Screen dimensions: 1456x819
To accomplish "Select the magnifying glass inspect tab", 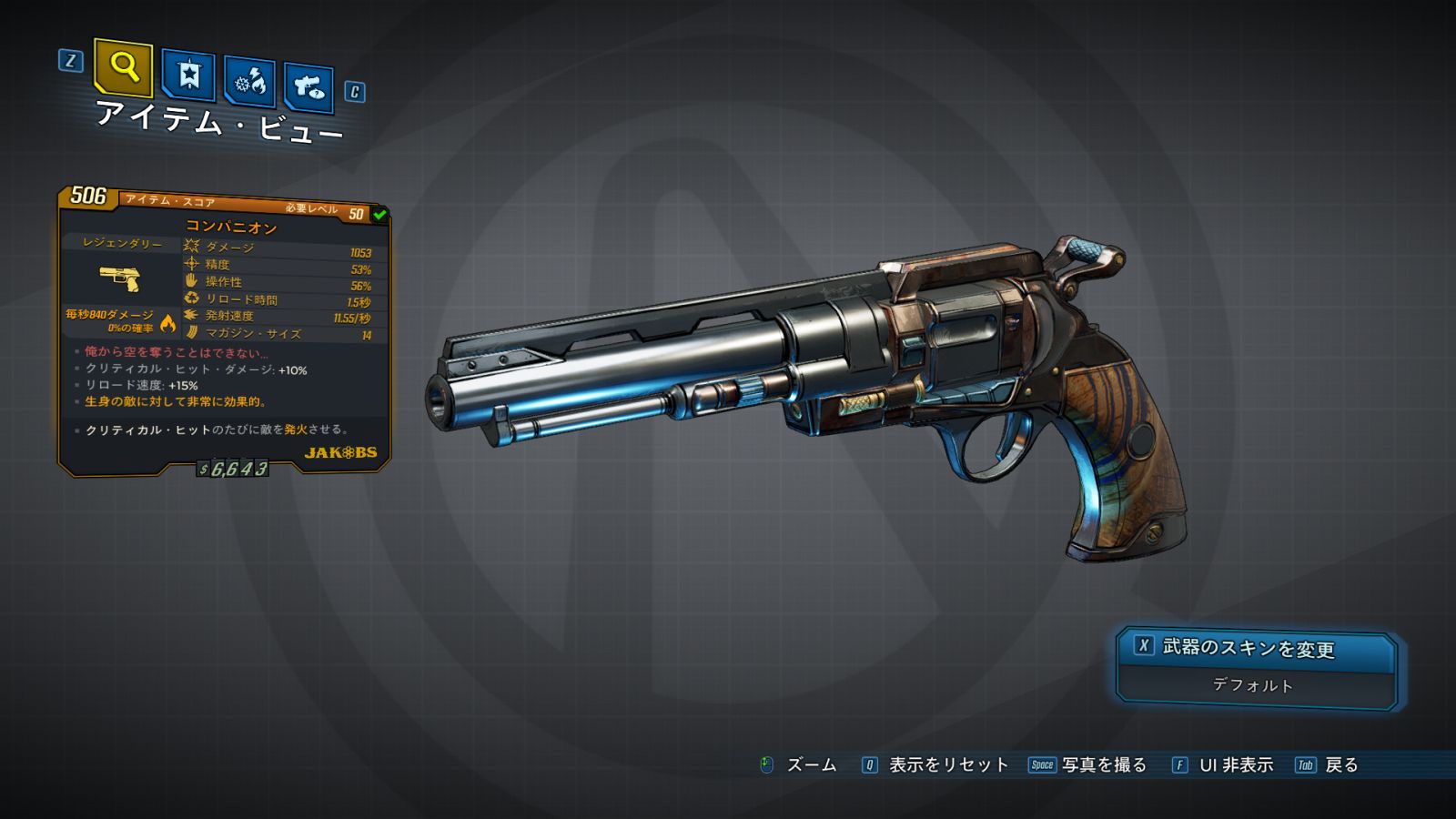I will pos(123,66).
